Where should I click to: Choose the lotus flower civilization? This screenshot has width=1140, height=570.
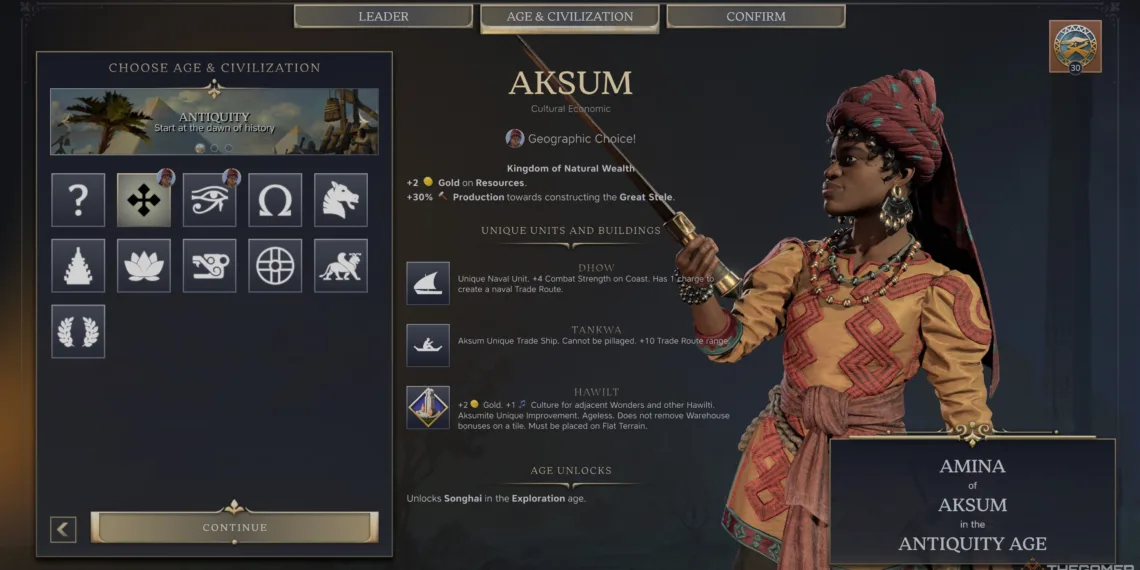point(143,266)
